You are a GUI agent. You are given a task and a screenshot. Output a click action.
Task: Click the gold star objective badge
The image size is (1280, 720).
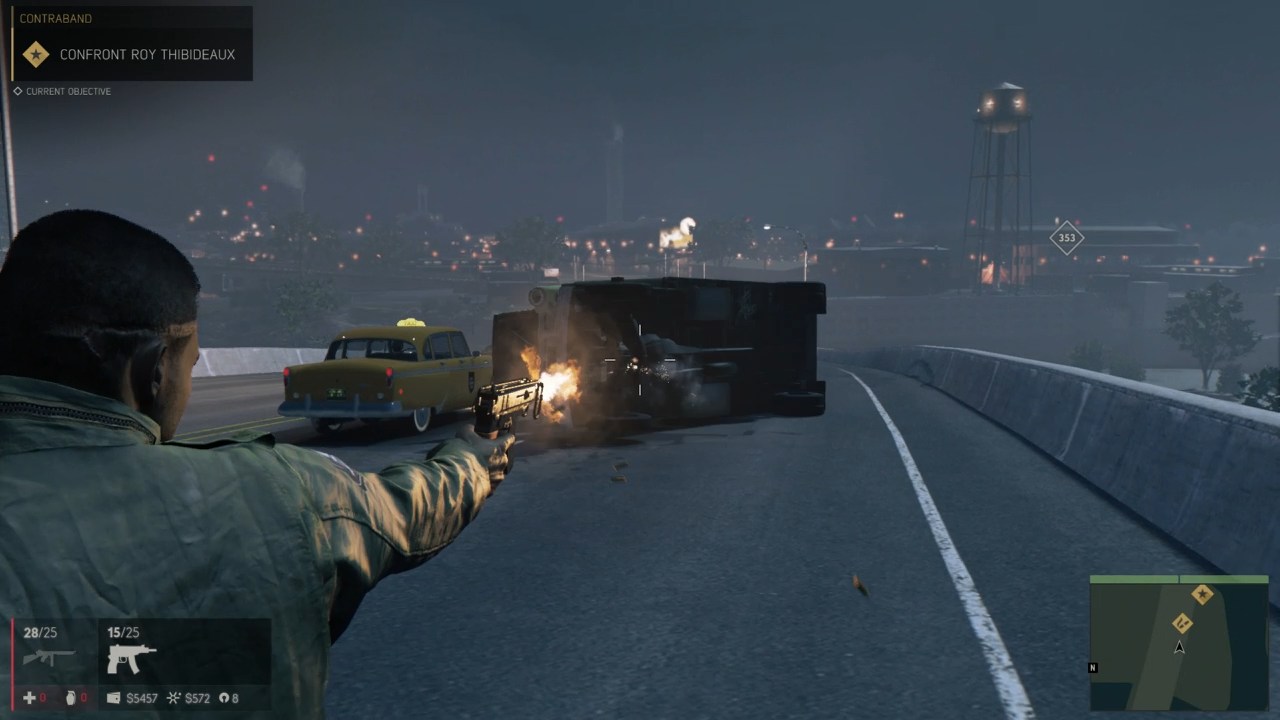(x=36, y=54)
